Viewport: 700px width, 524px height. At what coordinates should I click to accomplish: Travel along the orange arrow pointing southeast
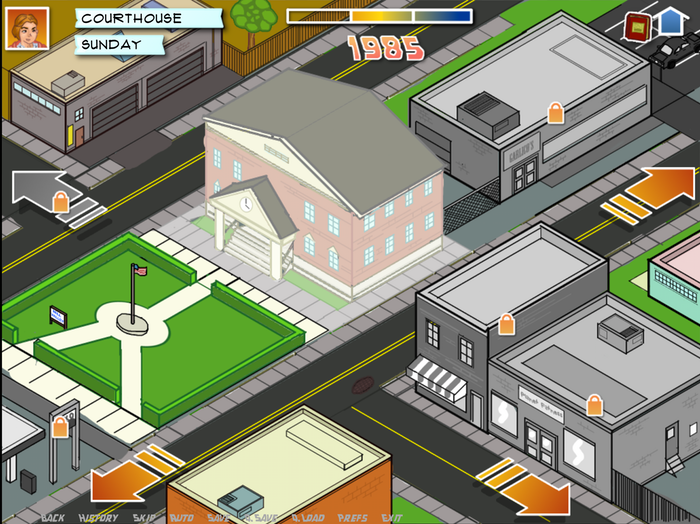pyautogui.click(x=525, y=487)
